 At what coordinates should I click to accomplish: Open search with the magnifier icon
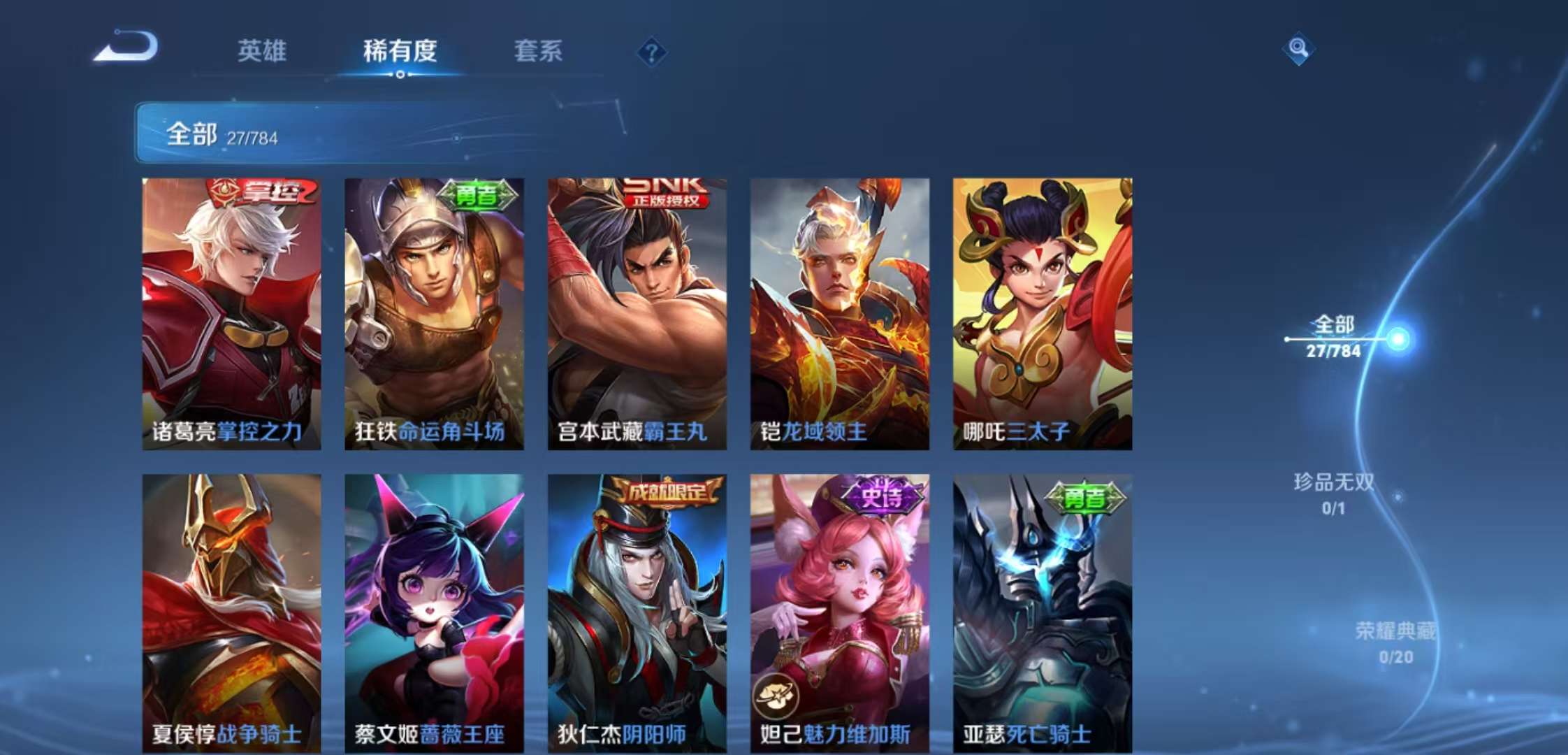click(x=1298, y=50)
